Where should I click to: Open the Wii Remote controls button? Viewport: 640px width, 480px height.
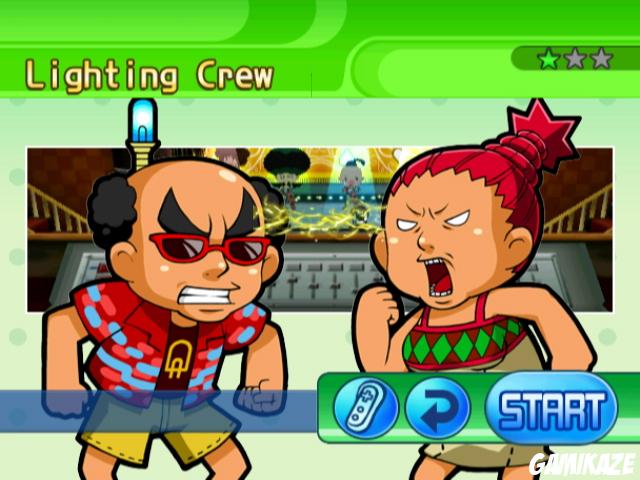click(367, 409)
